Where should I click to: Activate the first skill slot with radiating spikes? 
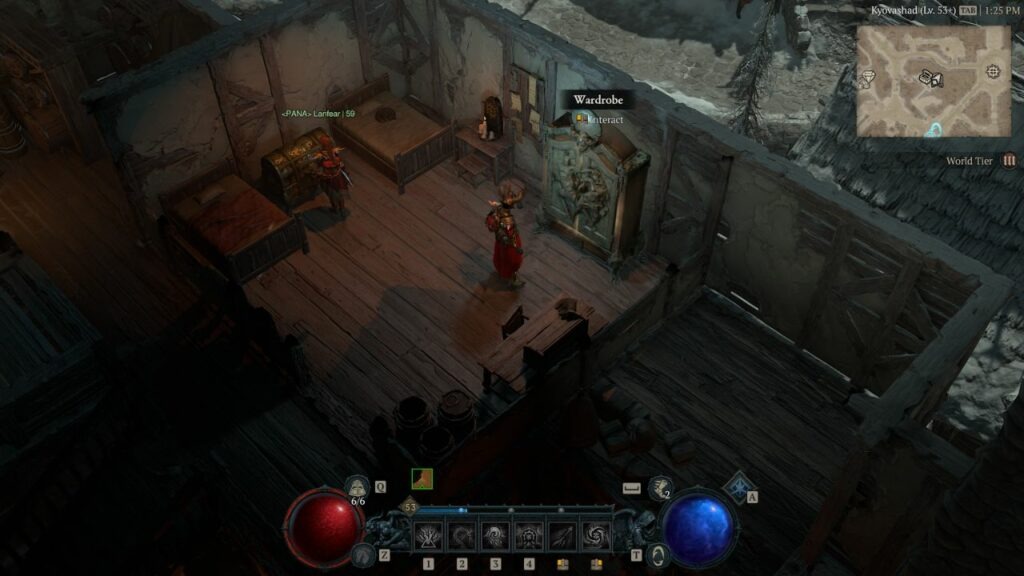(x=428, y=537)
